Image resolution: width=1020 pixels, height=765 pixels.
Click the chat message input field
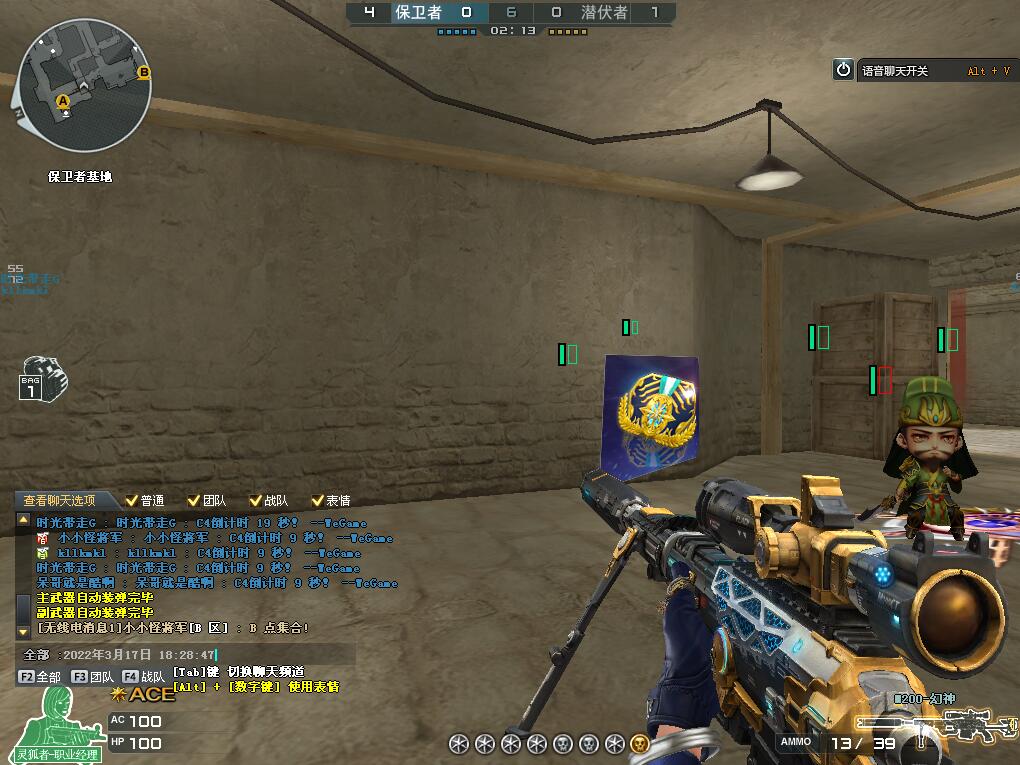pyautogui.click(x=200, y=655)
